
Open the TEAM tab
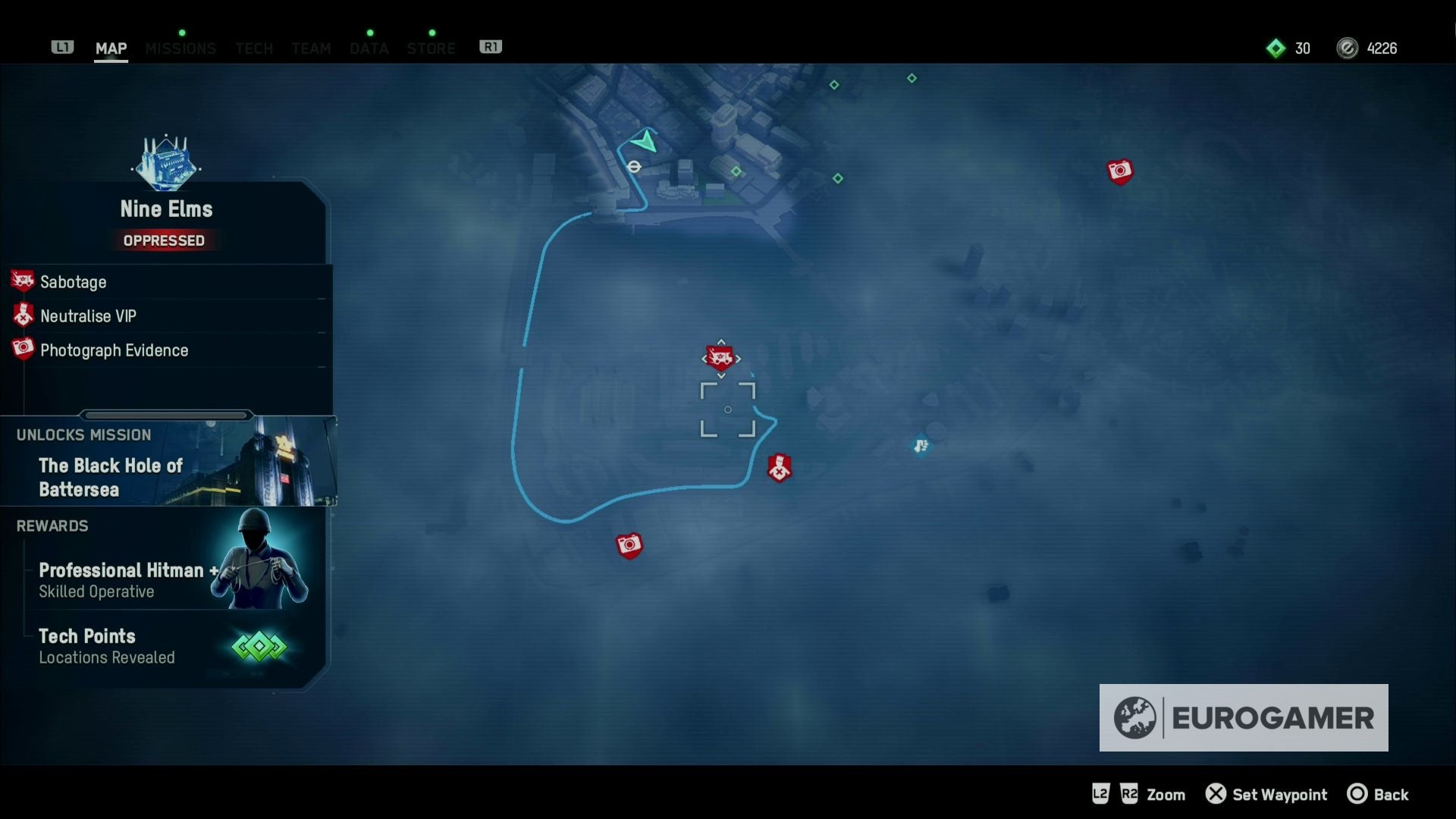pyautogui.click(x=311, y=47)
